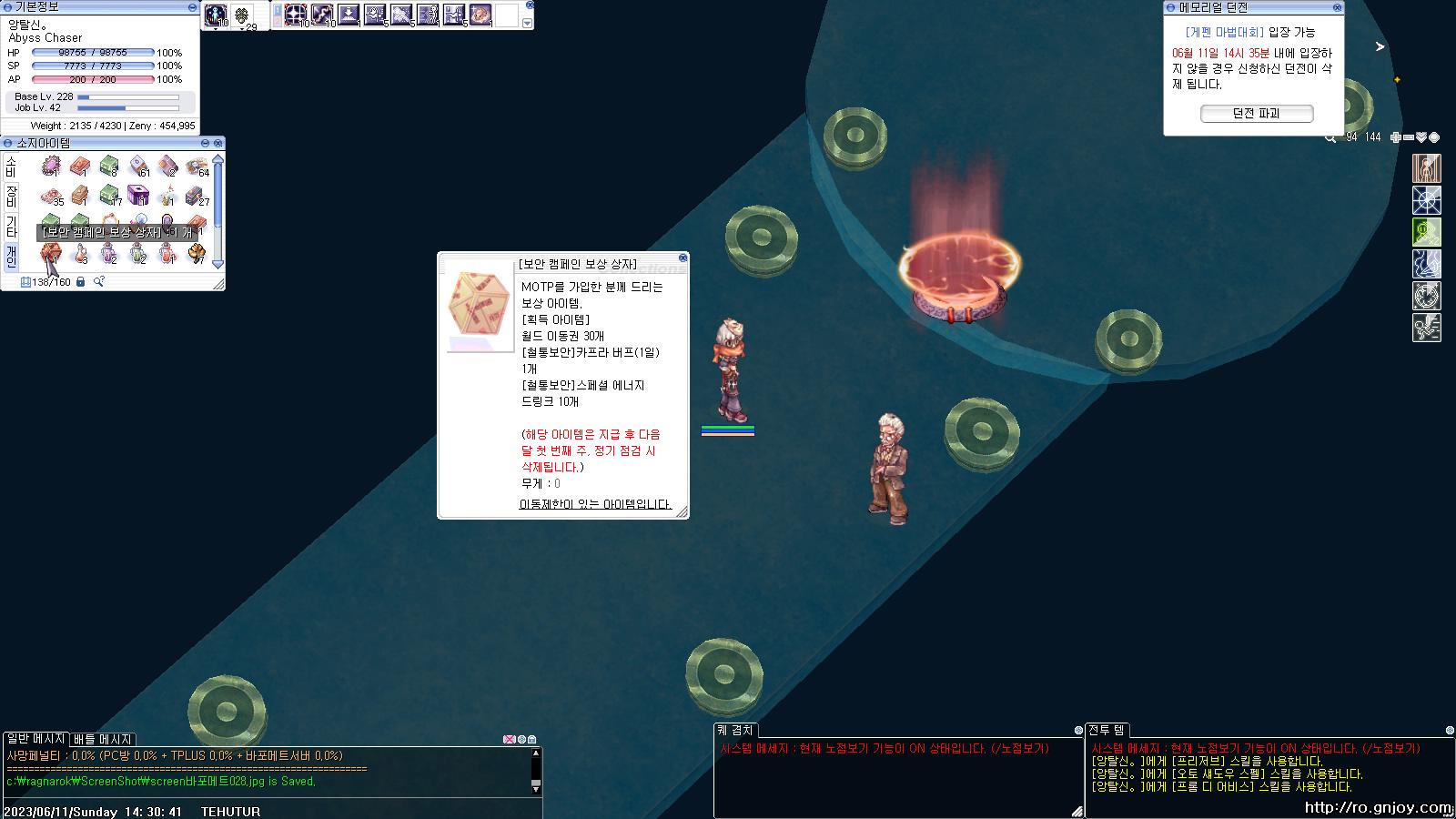1456x819 pixels.
Task: Click the inventory lock icon
Action: click(80, 282)
